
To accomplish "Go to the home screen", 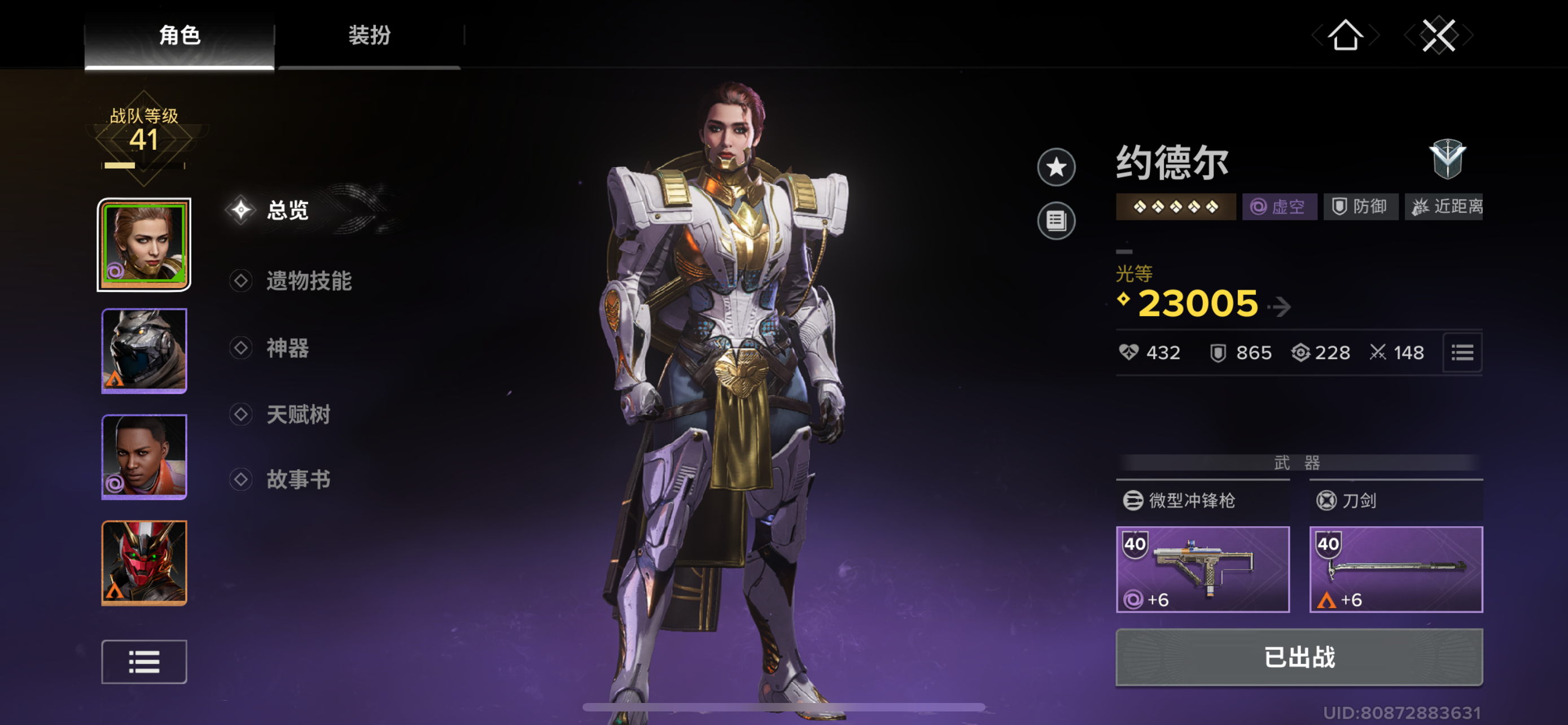I will [x=1344, y=36].
